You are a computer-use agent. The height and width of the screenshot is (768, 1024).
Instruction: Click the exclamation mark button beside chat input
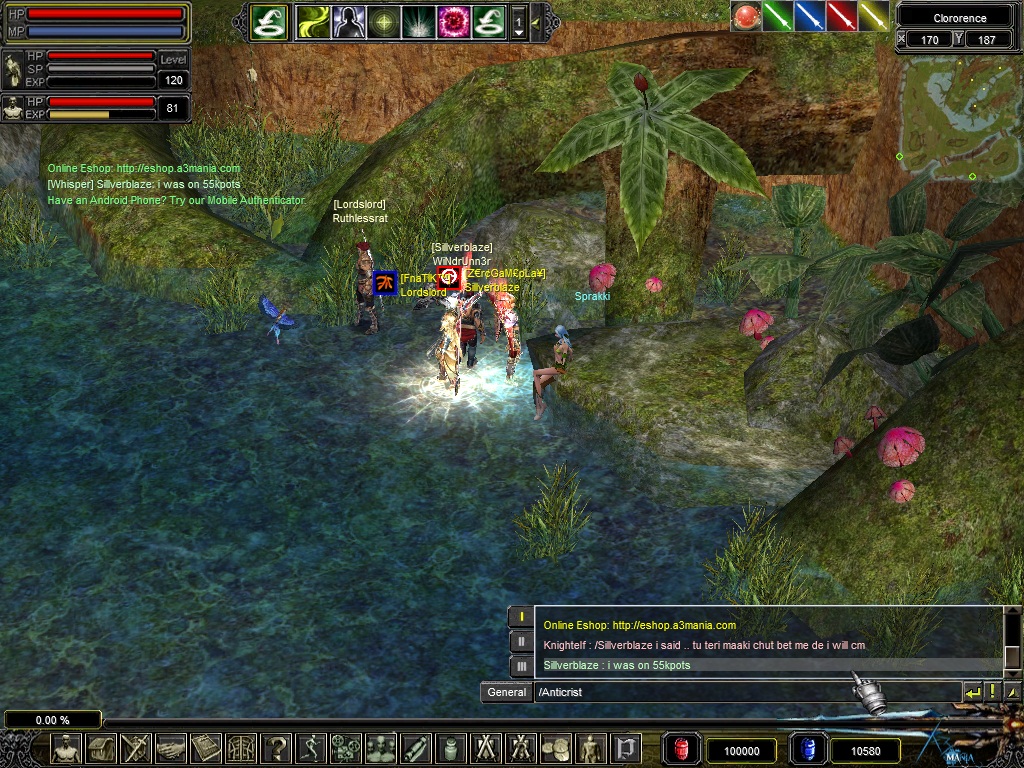click(993, 692)
